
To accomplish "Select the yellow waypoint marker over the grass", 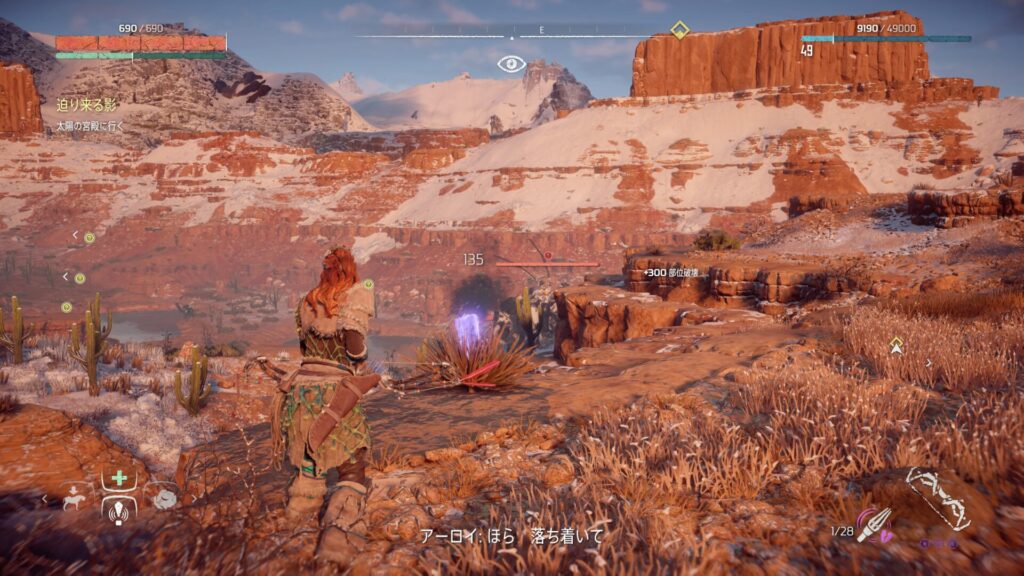I will 896,345.
